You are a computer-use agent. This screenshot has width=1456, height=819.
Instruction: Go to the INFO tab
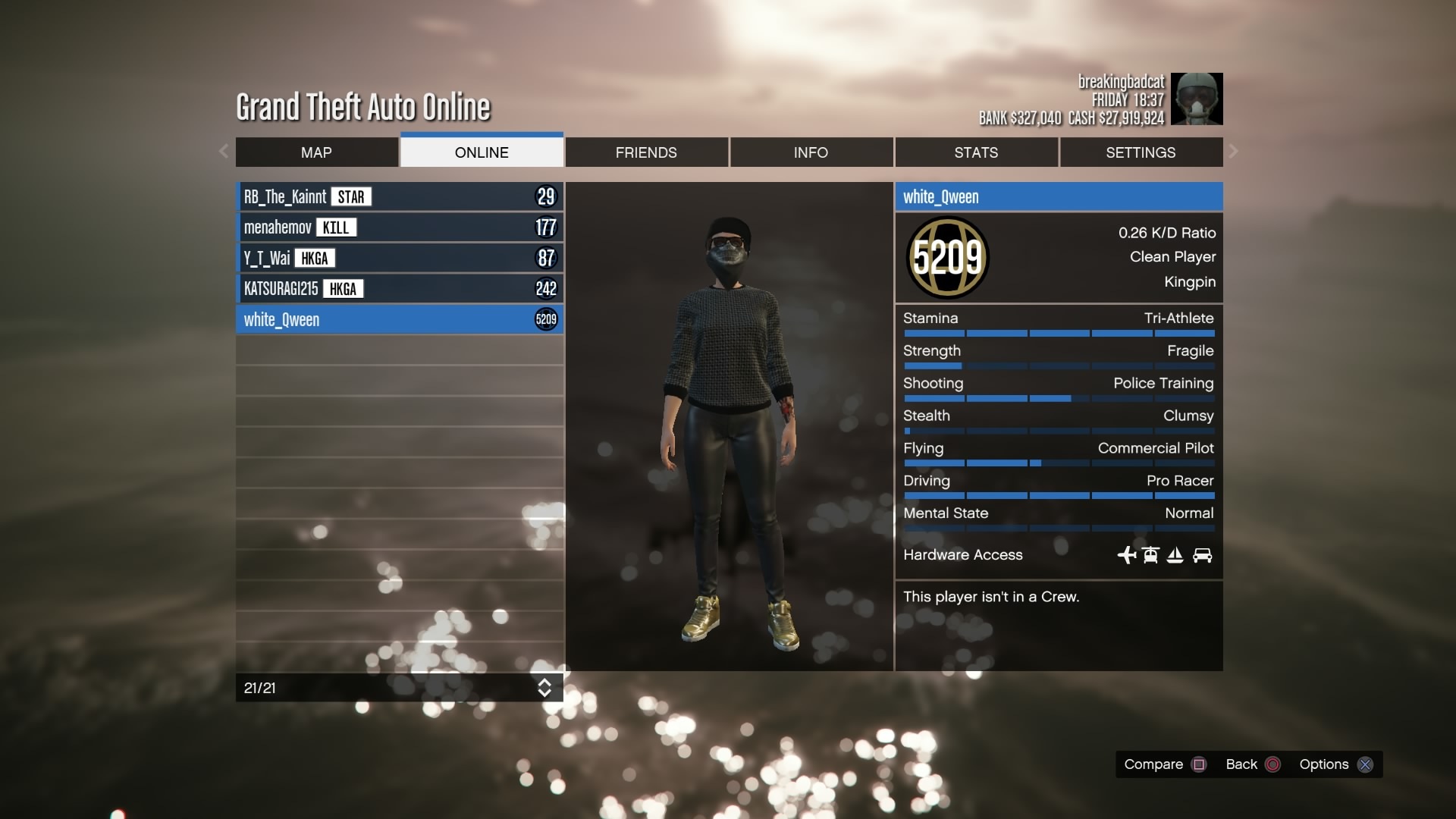tap(811, 152)
